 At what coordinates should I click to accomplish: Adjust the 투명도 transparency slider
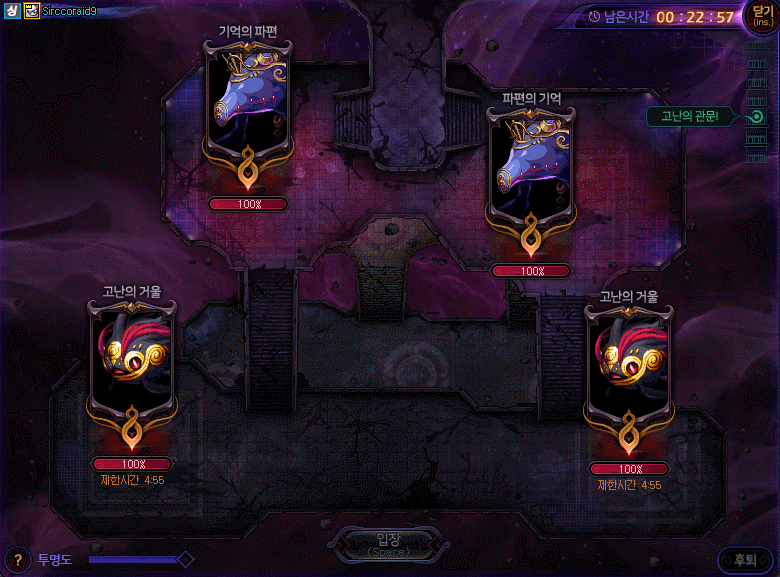184,559
